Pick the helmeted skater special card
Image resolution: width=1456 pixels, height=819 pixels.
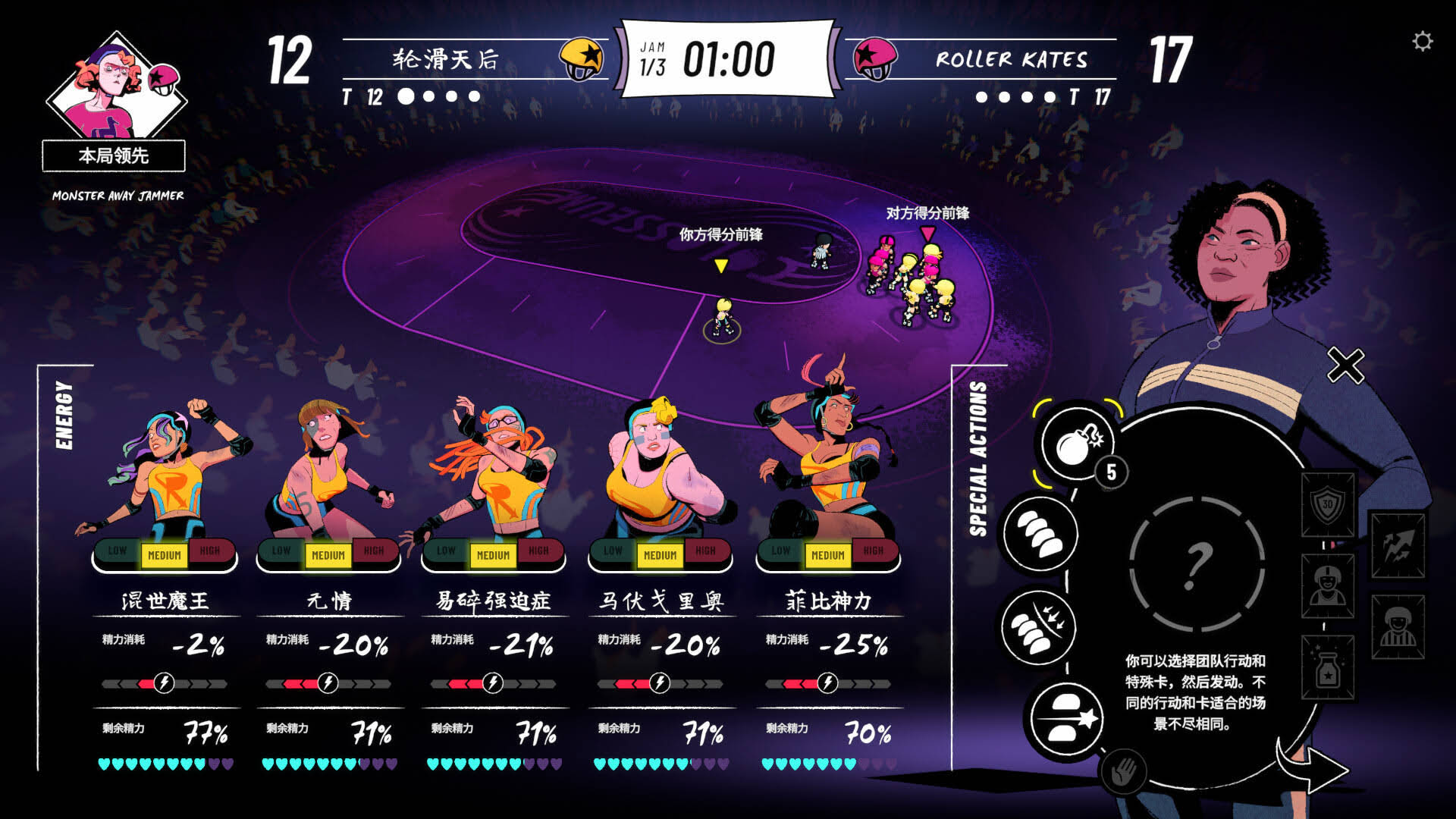point(1327,586)
